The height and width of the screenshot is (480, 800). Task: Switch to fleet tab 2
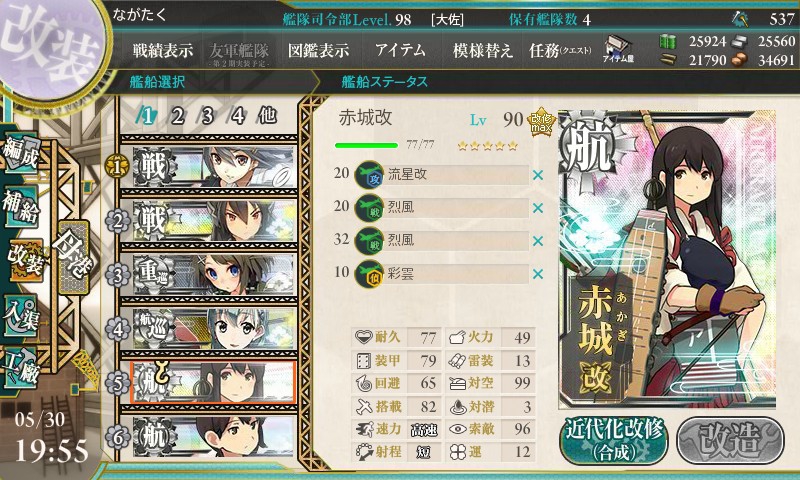177,115
